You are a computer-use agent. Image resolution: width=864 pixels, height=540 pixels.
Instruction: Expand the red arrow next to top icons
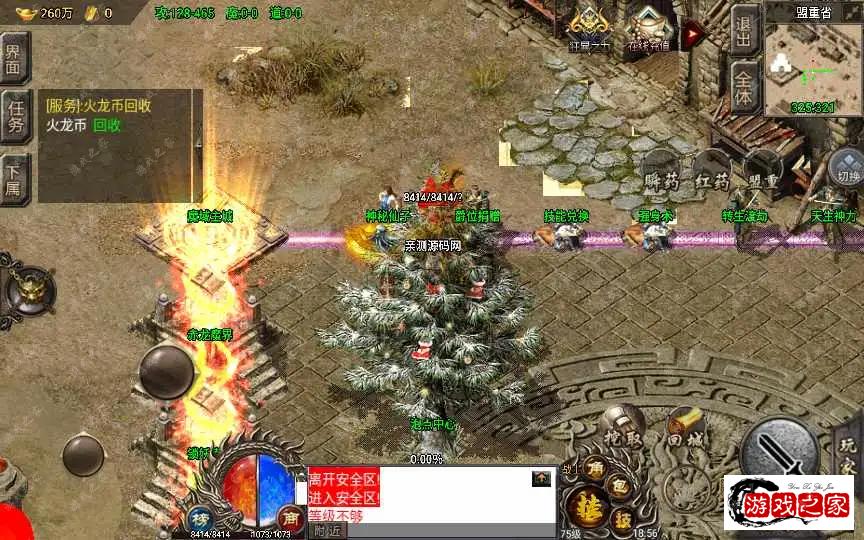click(x=692, y=33)
